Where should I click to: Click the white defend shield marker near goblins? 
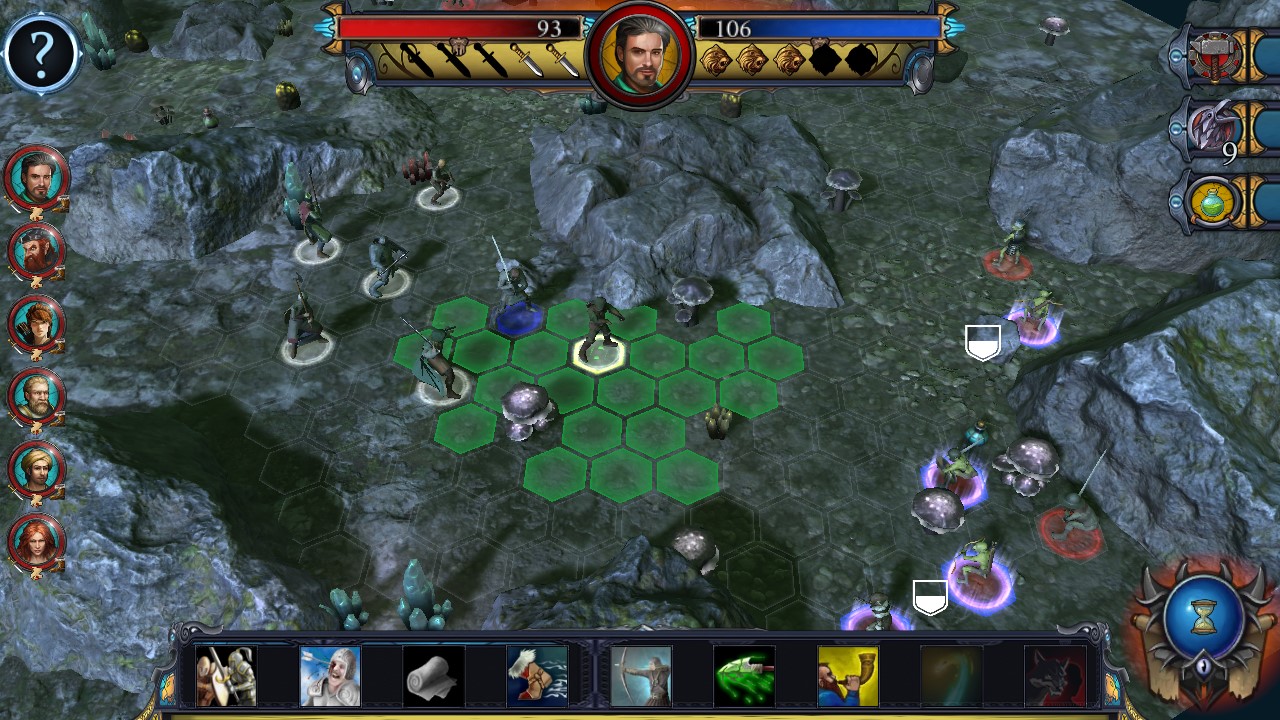click(x=981, y=341)
